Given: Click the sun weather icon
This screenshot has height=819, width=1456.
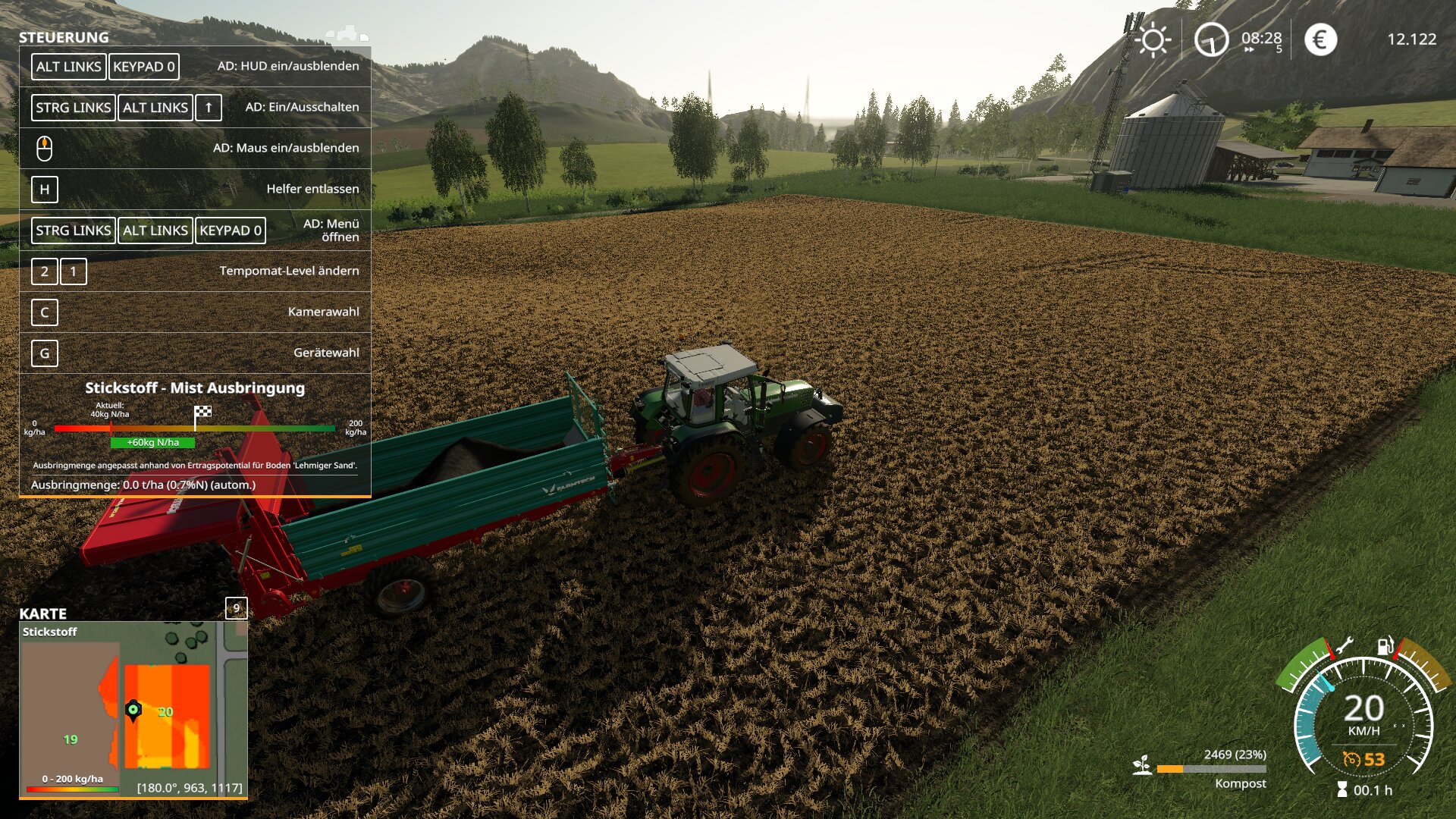Looking at the screenshot, I should [1153, 39].
